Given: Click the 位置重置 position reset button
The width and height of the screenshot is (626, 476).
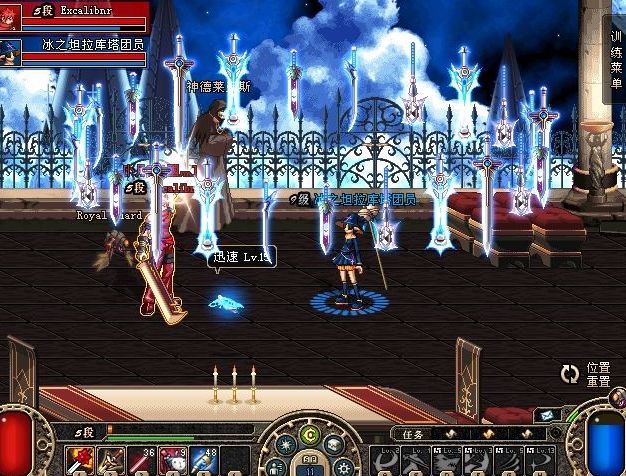Looking at the screenshot, I should click(598, 374).
